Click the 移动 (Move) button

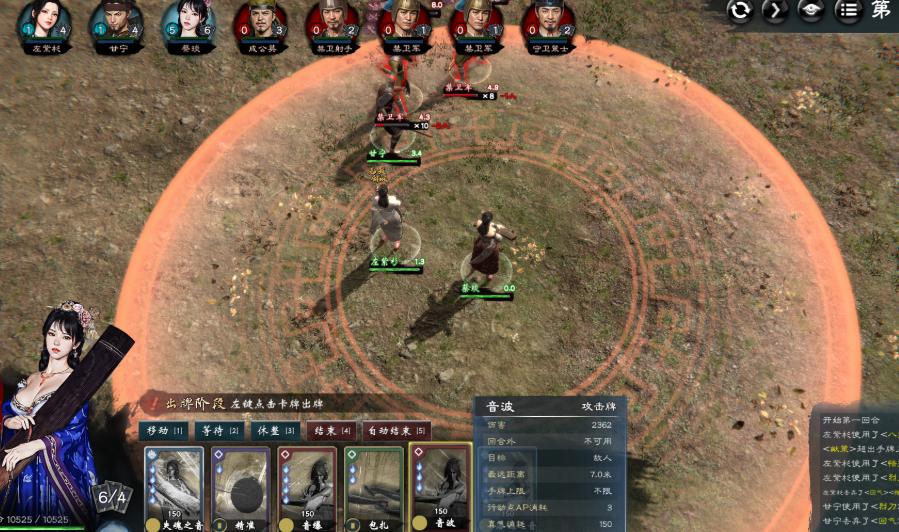166,431
